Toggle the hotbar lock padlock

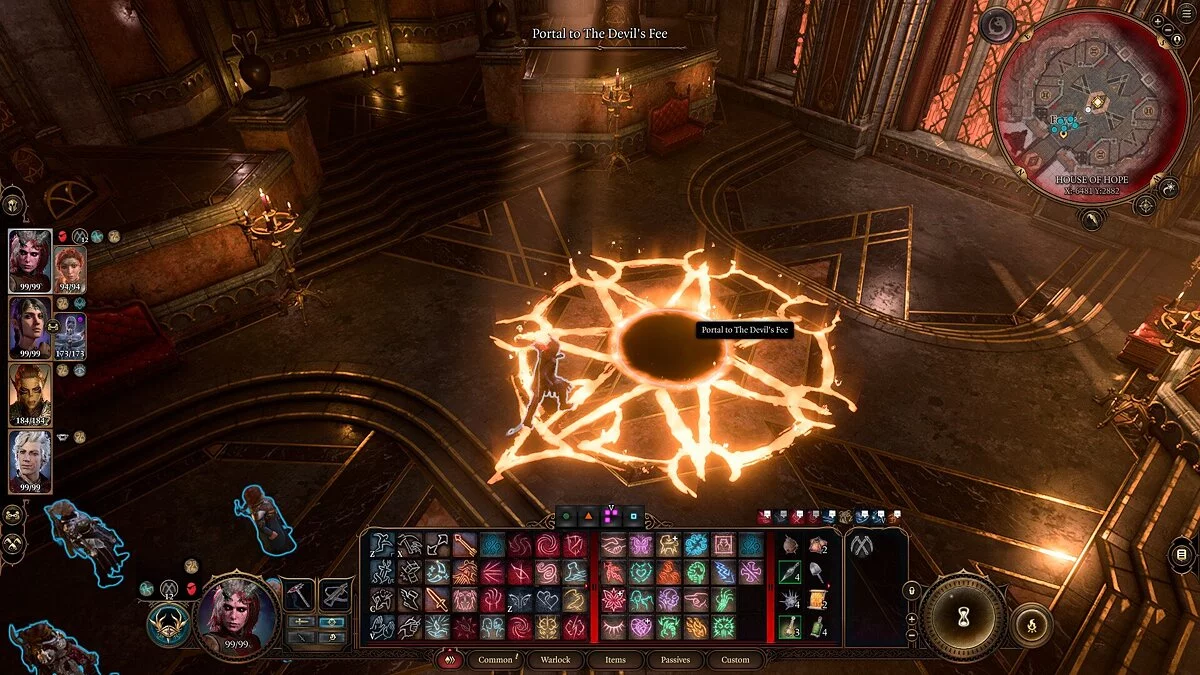[x=911, y=591]
